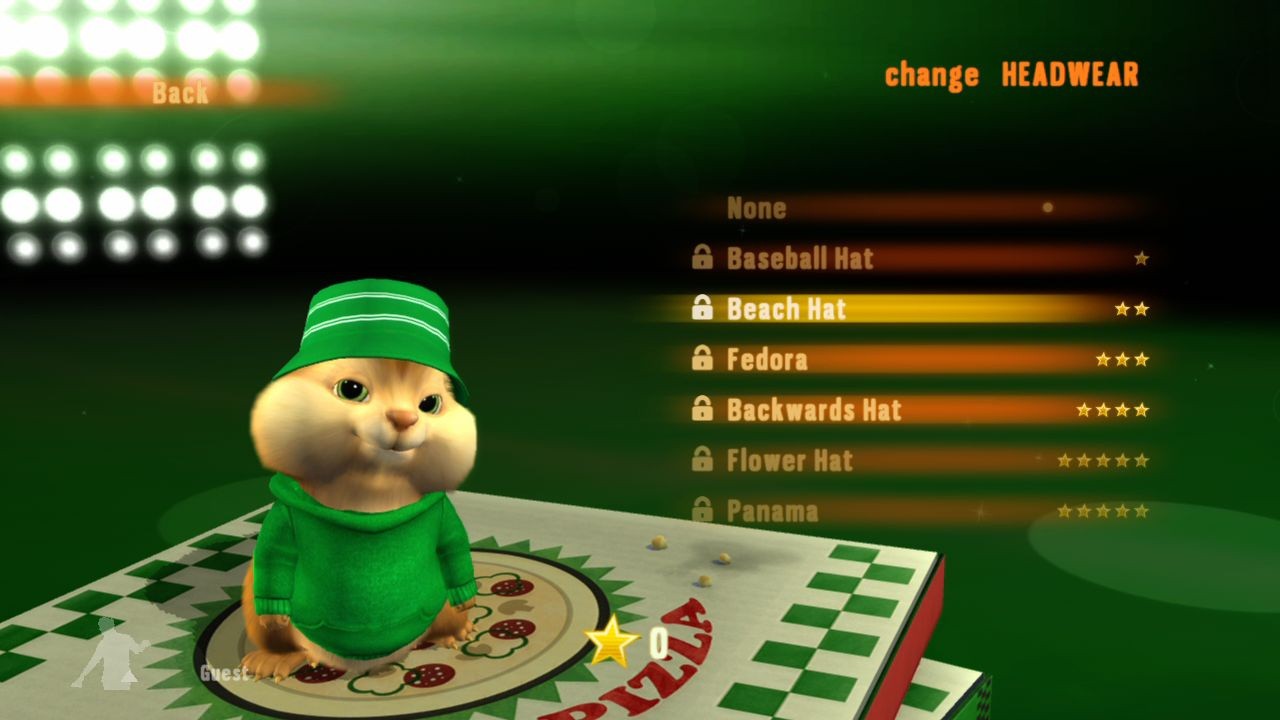Click the lock icon next to Backwards Hat
This screenshot has width=1280, height=720.
tap(703, 410)
